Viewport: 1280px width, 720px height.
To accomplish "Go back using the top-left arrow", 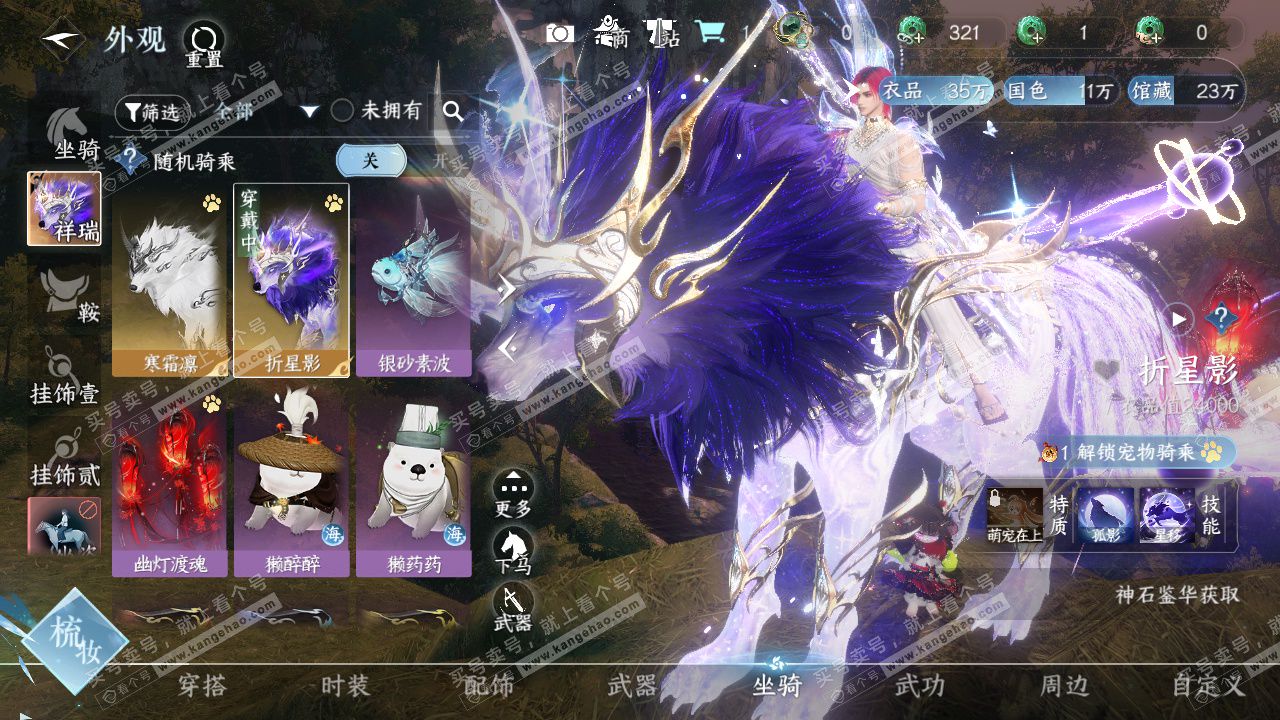I will (x=62, y=41).
